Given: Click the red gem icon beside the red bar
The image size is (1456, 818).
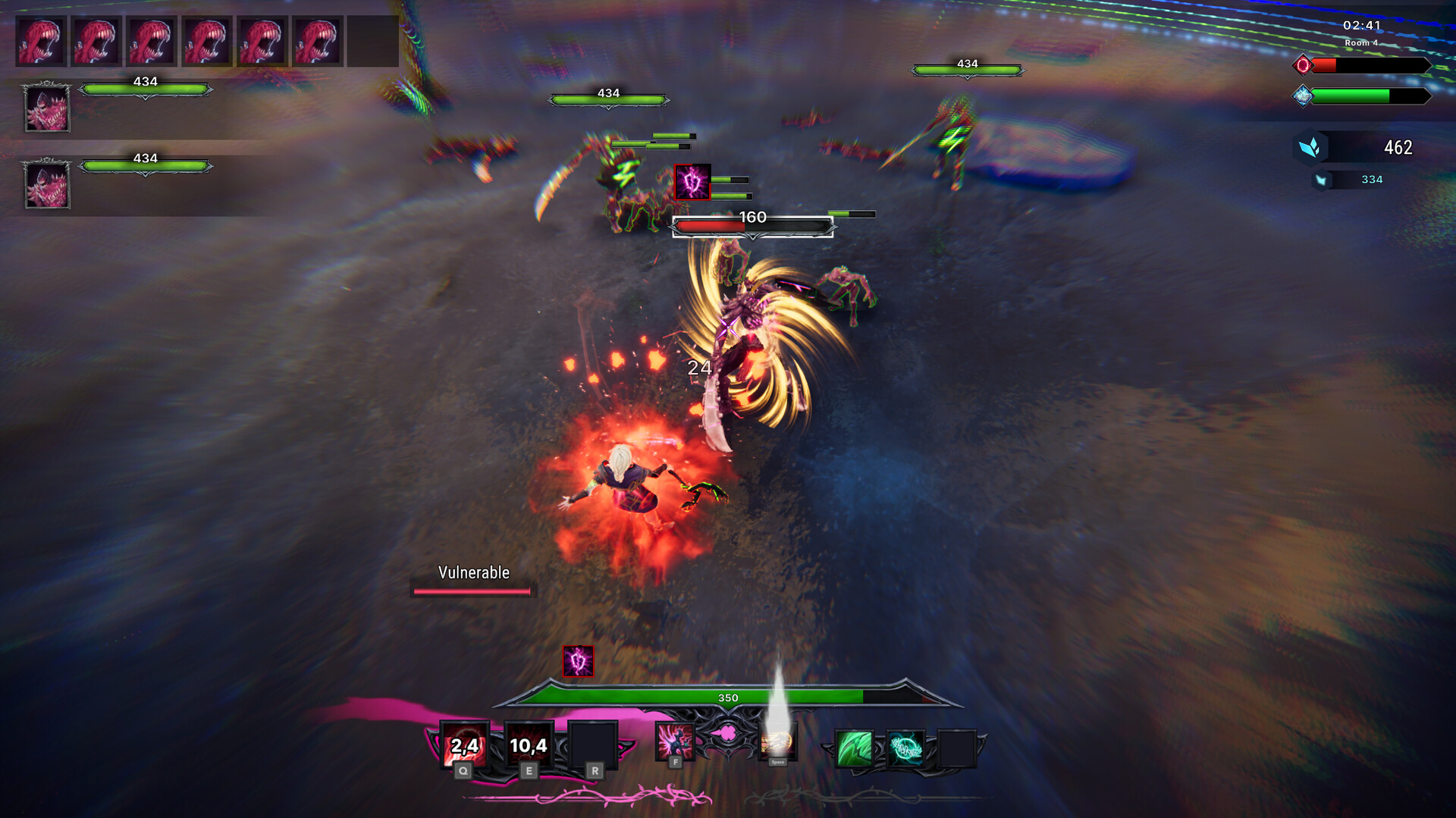Looking at the screenshot, I should pyautogui.click(x=1303, y=65).
